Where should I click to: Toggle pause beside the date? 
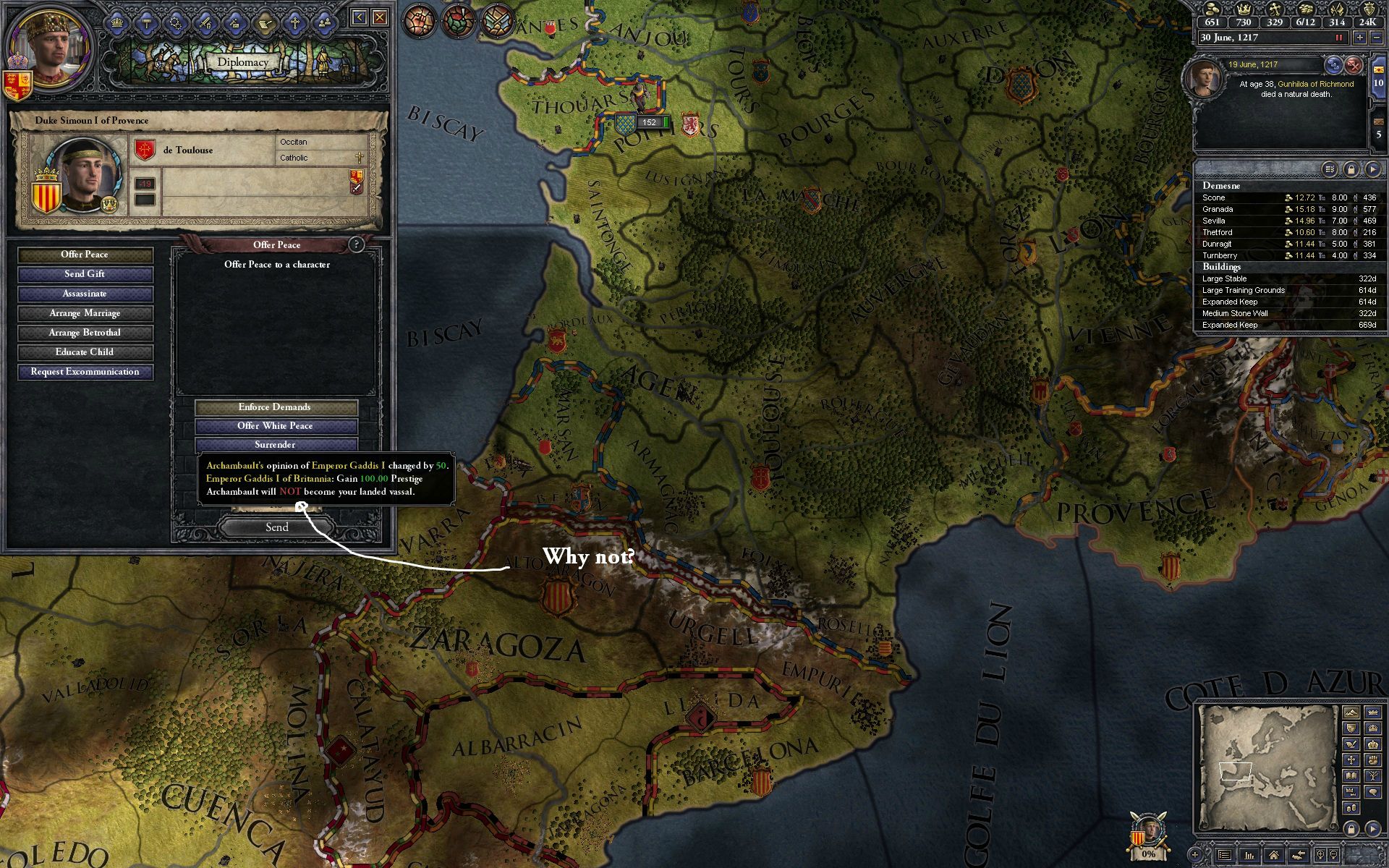tap(1338, 38)
